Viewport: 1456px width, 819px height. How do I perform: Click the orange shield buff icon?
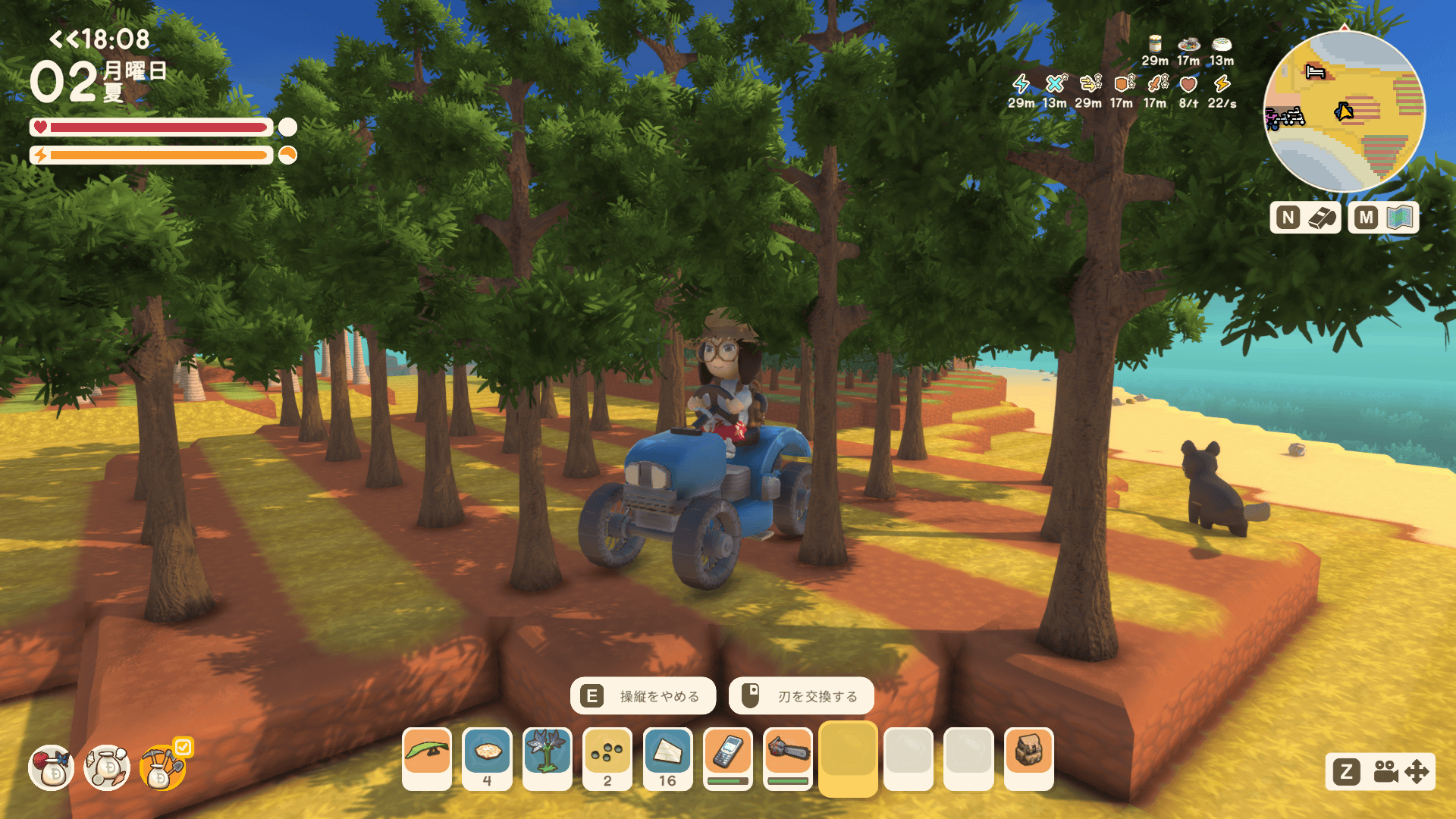click(1123, 83)
